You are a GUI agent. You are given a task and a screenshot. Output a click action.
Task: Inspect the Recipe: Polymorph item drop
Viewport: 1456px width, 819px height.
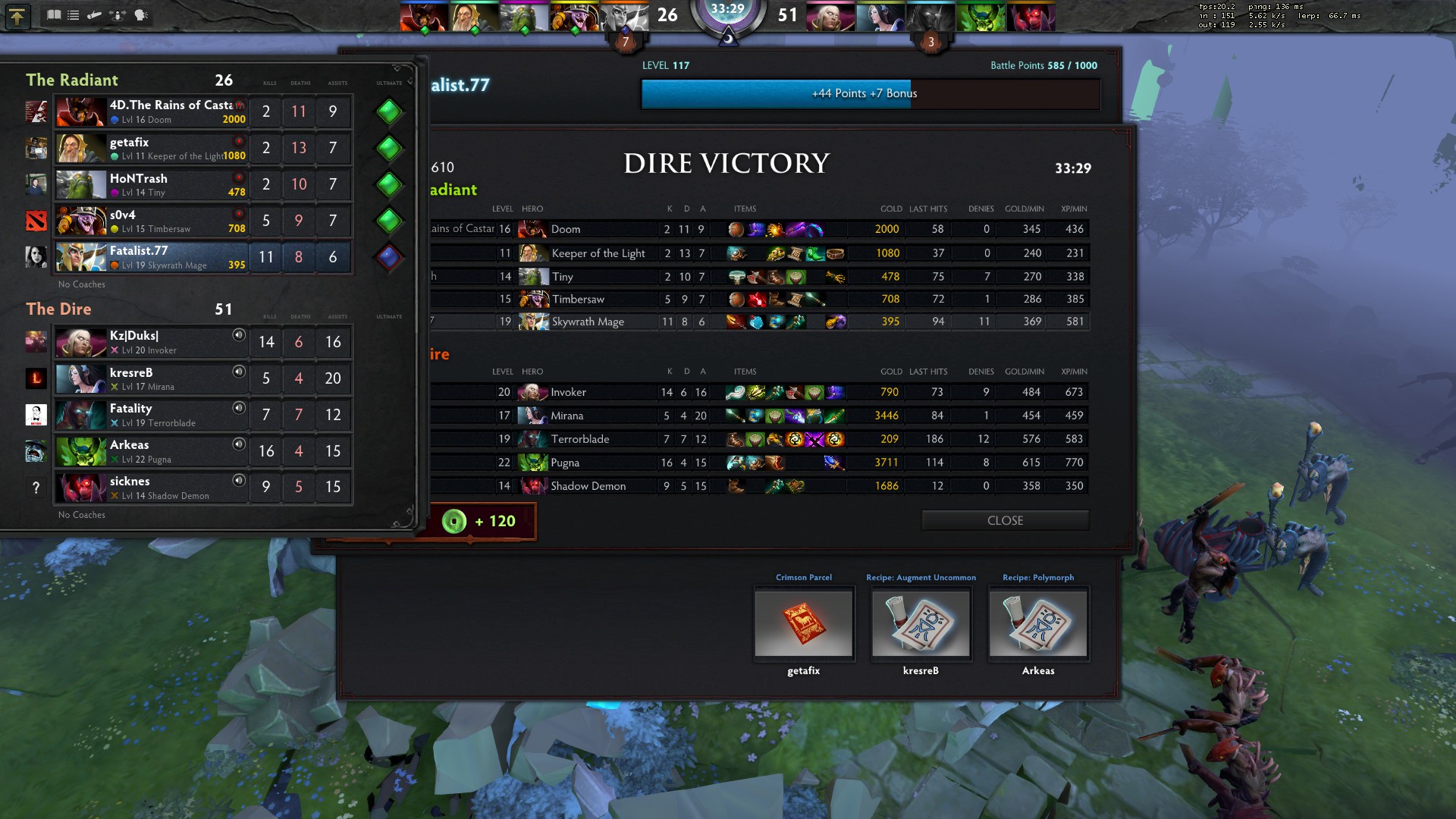(x=1037, y=623)
